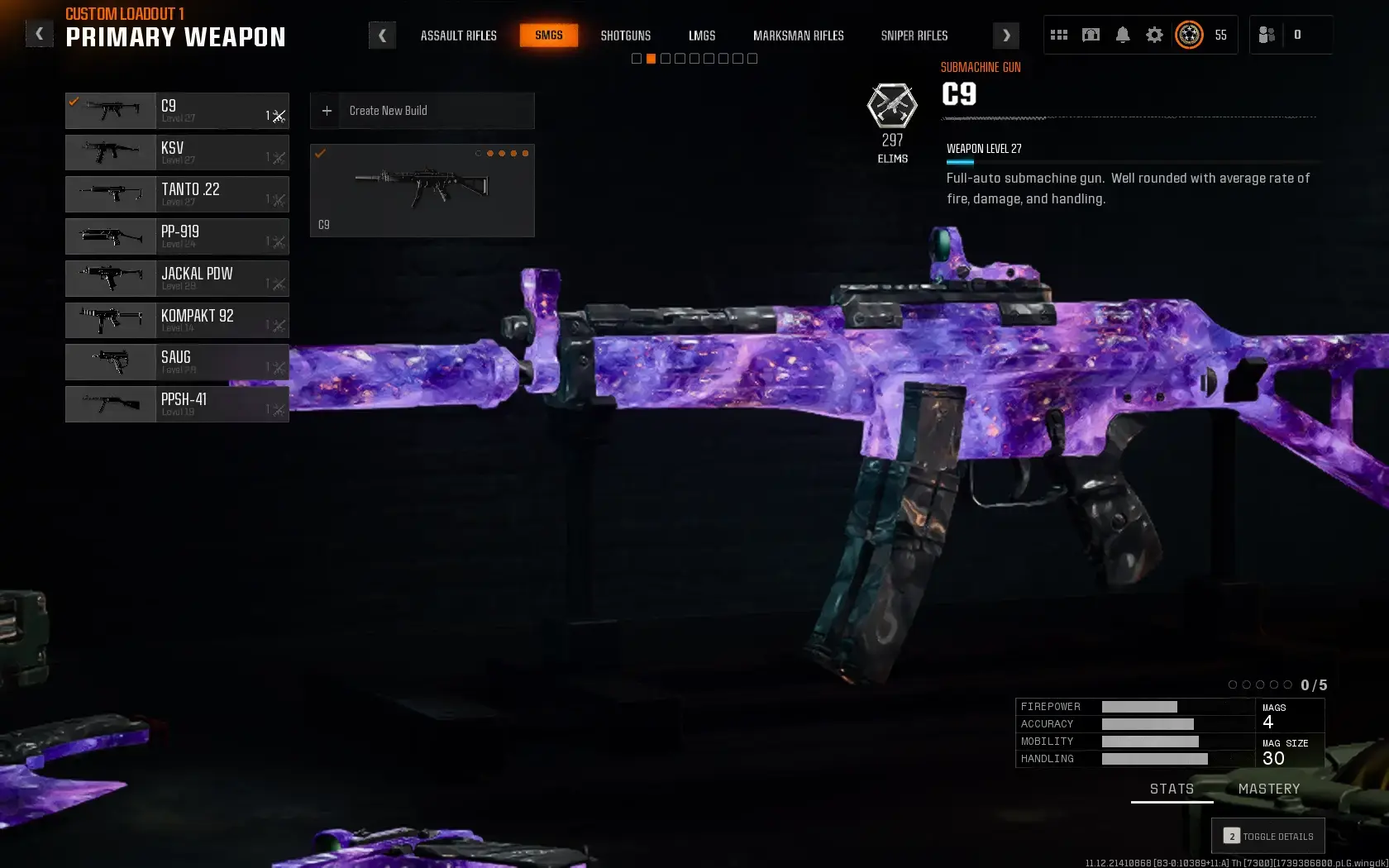
Task: Click the prestige emblem next to 55
Action: (1189, 35)
